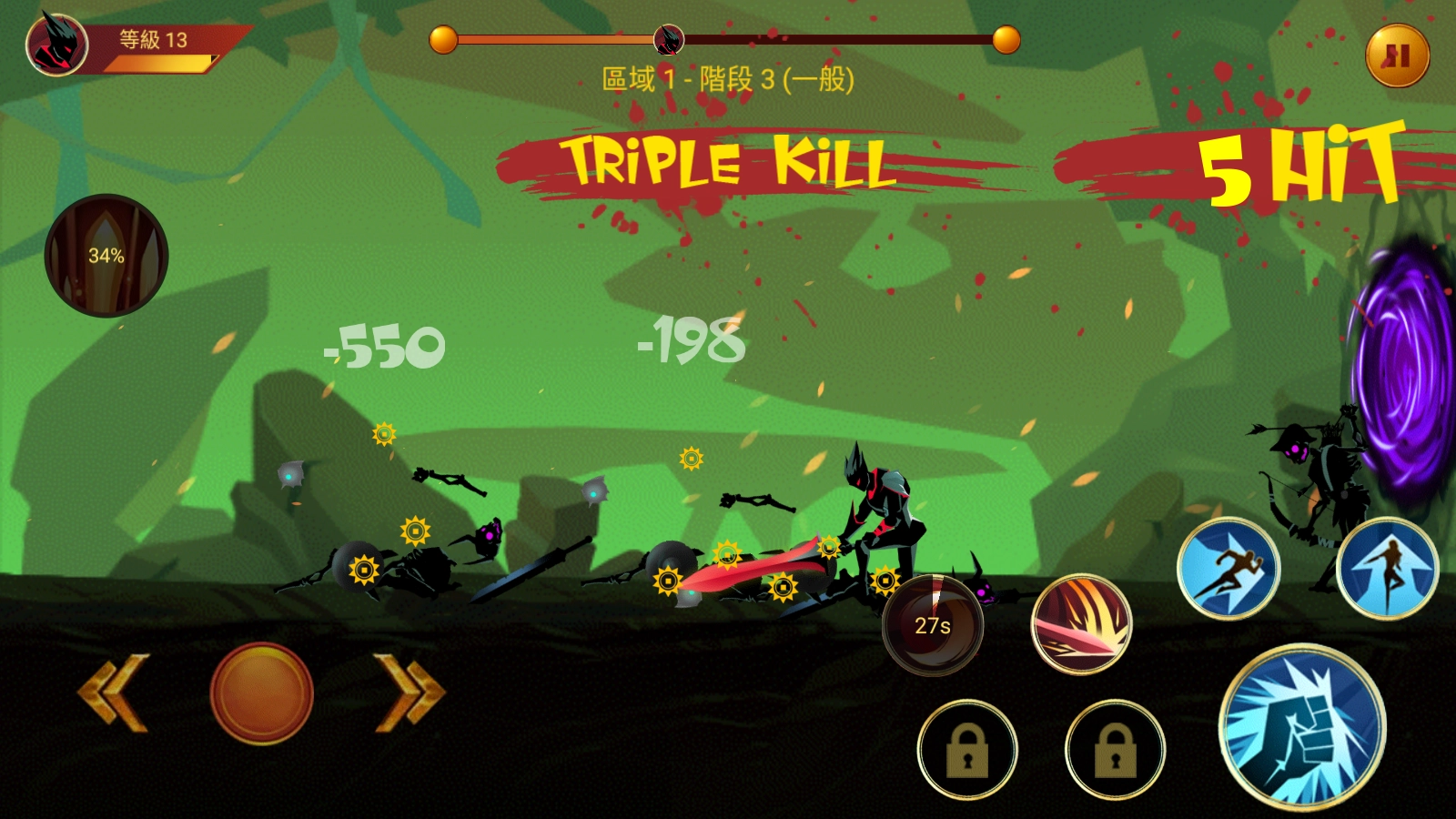The width and height of the screenshot is (1456, 819).
Task: Tap the fist basic attack button
Action: (x=1302, y=726)
